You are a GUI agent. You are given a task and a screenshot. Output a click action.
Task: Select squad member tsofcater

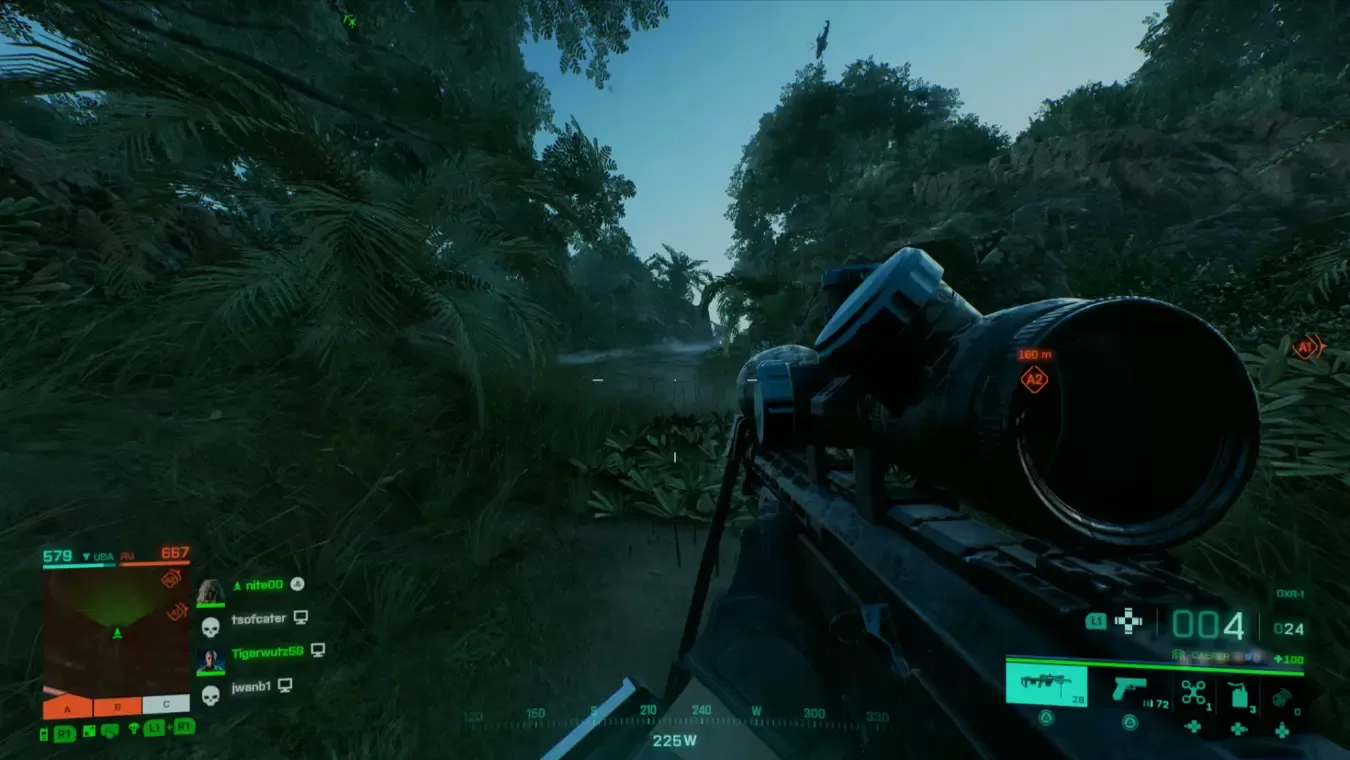(x=258, y=619)
